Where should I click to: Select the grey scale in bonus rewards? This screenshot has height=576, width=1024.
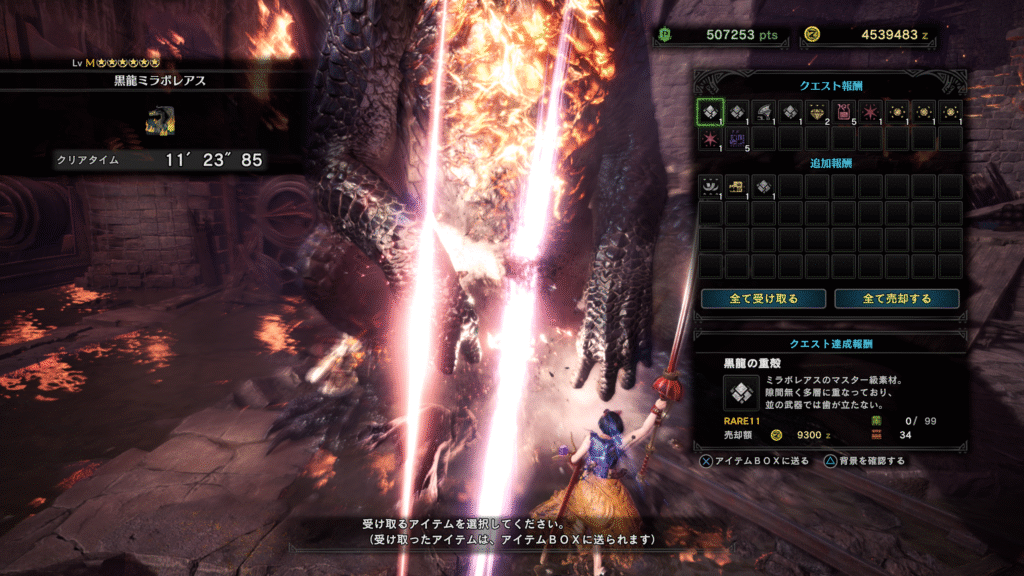(x=763, y=186)
